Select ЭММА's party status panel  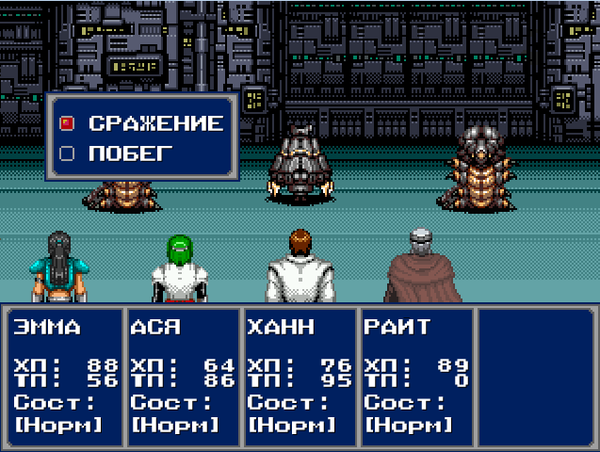pyautogui.click(x=63, y=375)
